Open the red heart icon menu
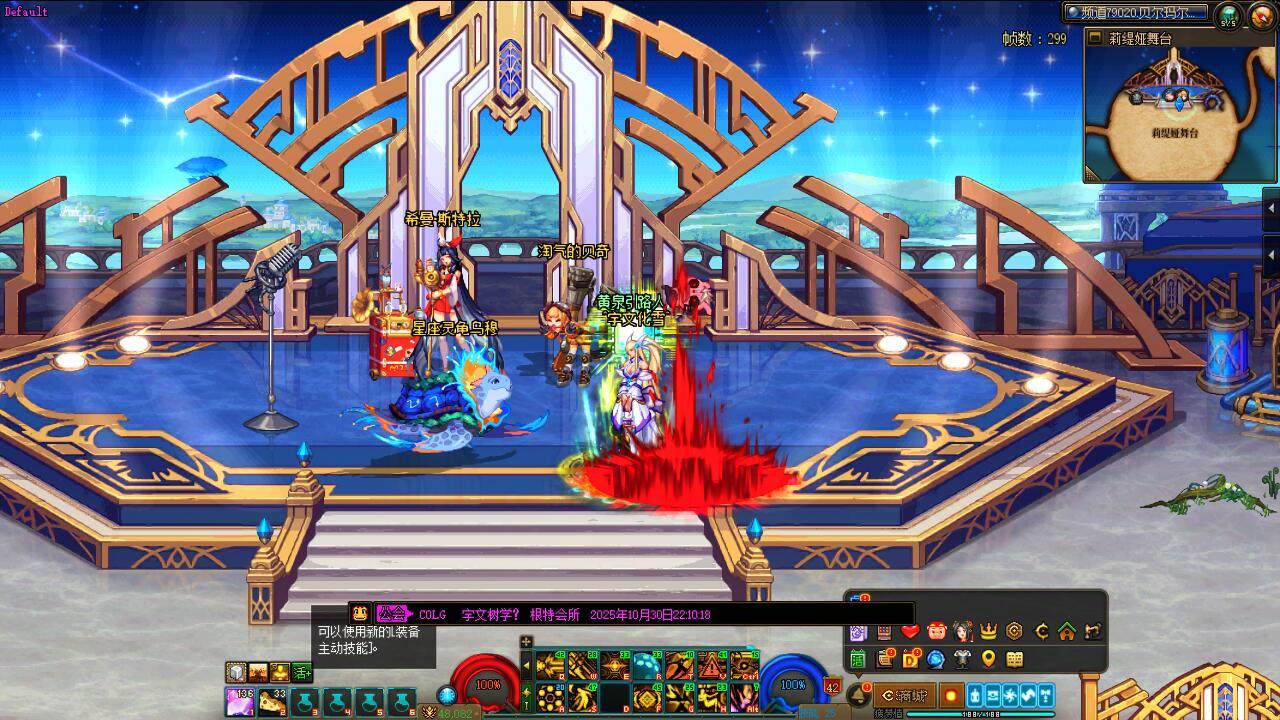1280x720 pixels. tap(909, 631)
